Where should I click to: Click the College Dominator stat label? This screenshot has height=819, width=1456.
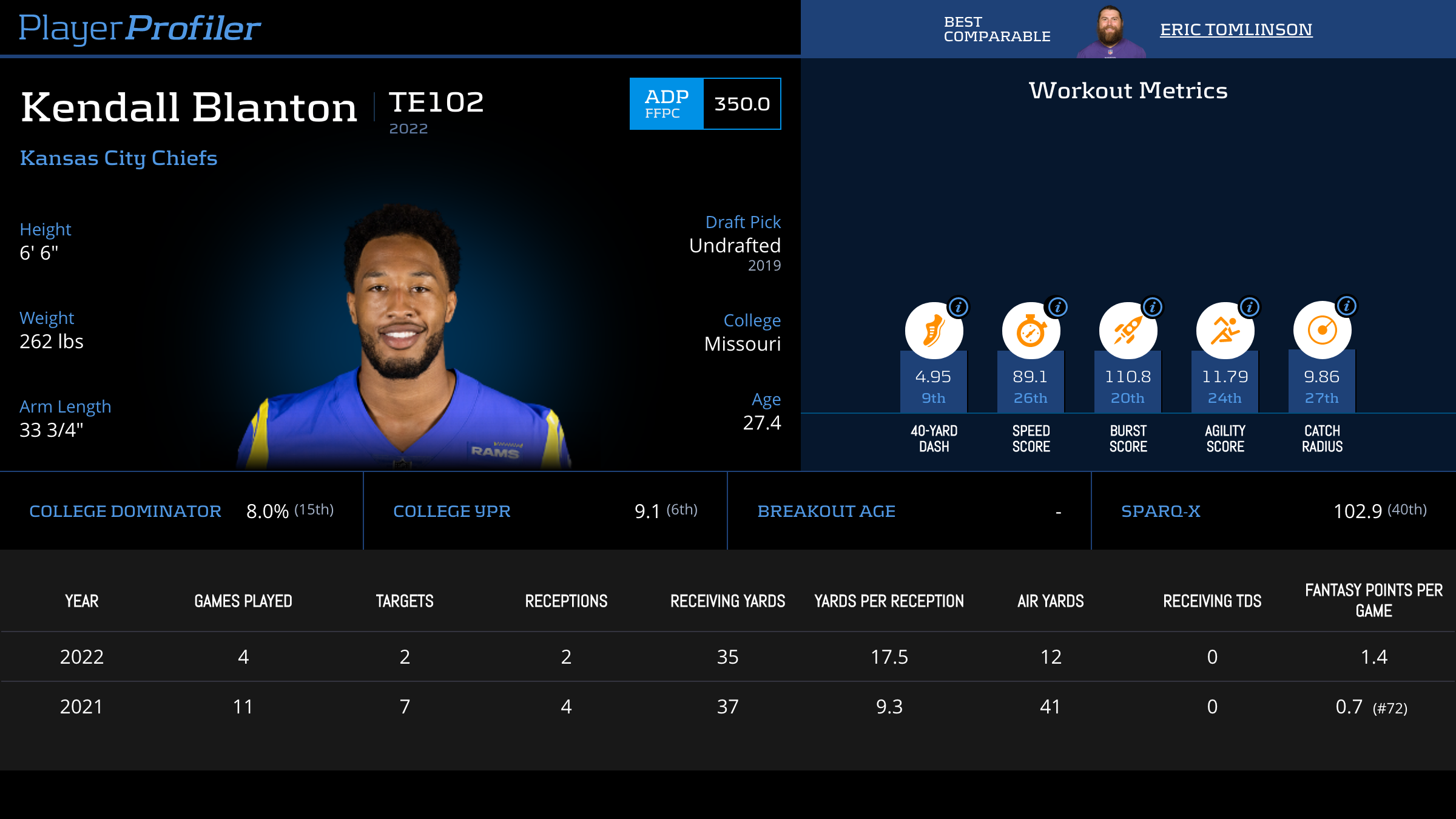click(x=125, y=511)
